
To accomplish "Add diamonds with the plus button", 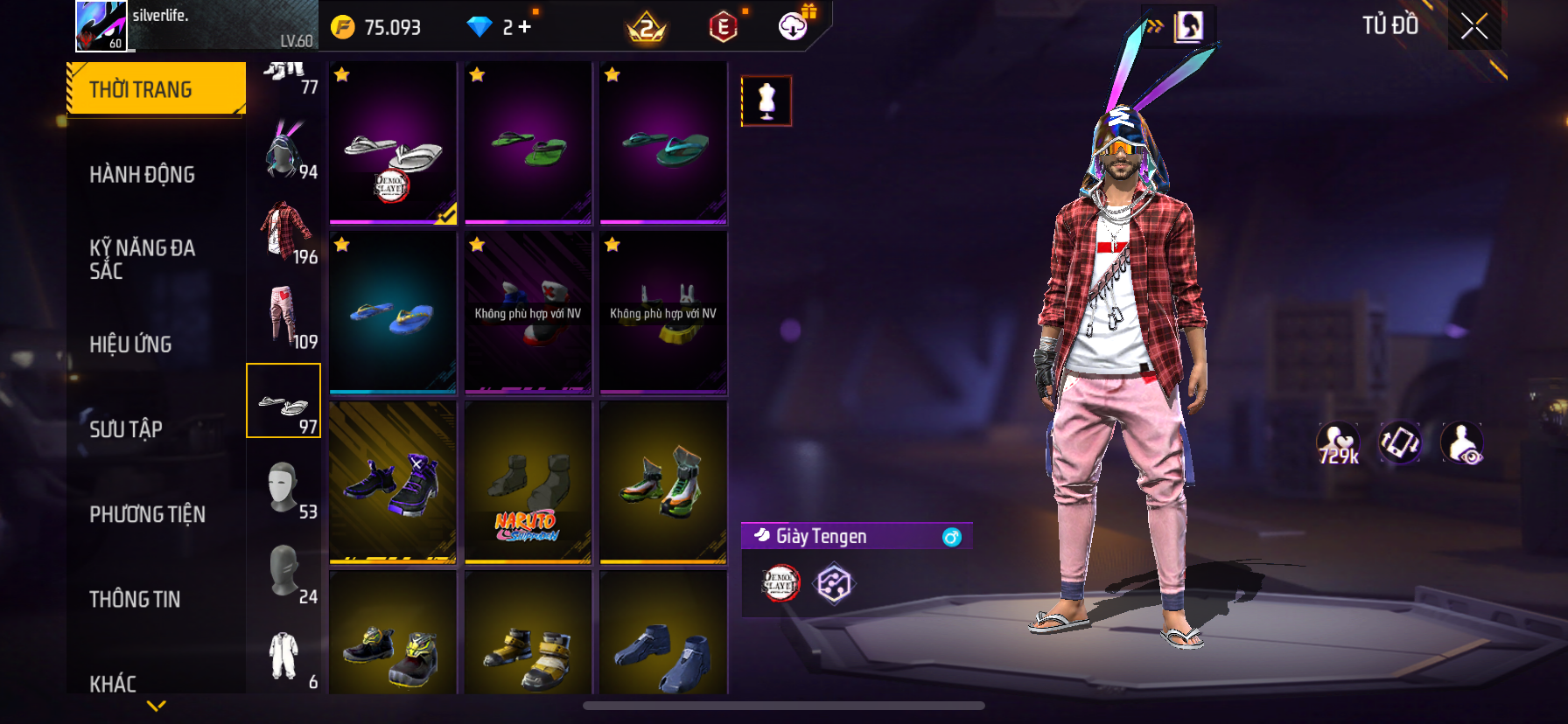I will tap(524, 27).
